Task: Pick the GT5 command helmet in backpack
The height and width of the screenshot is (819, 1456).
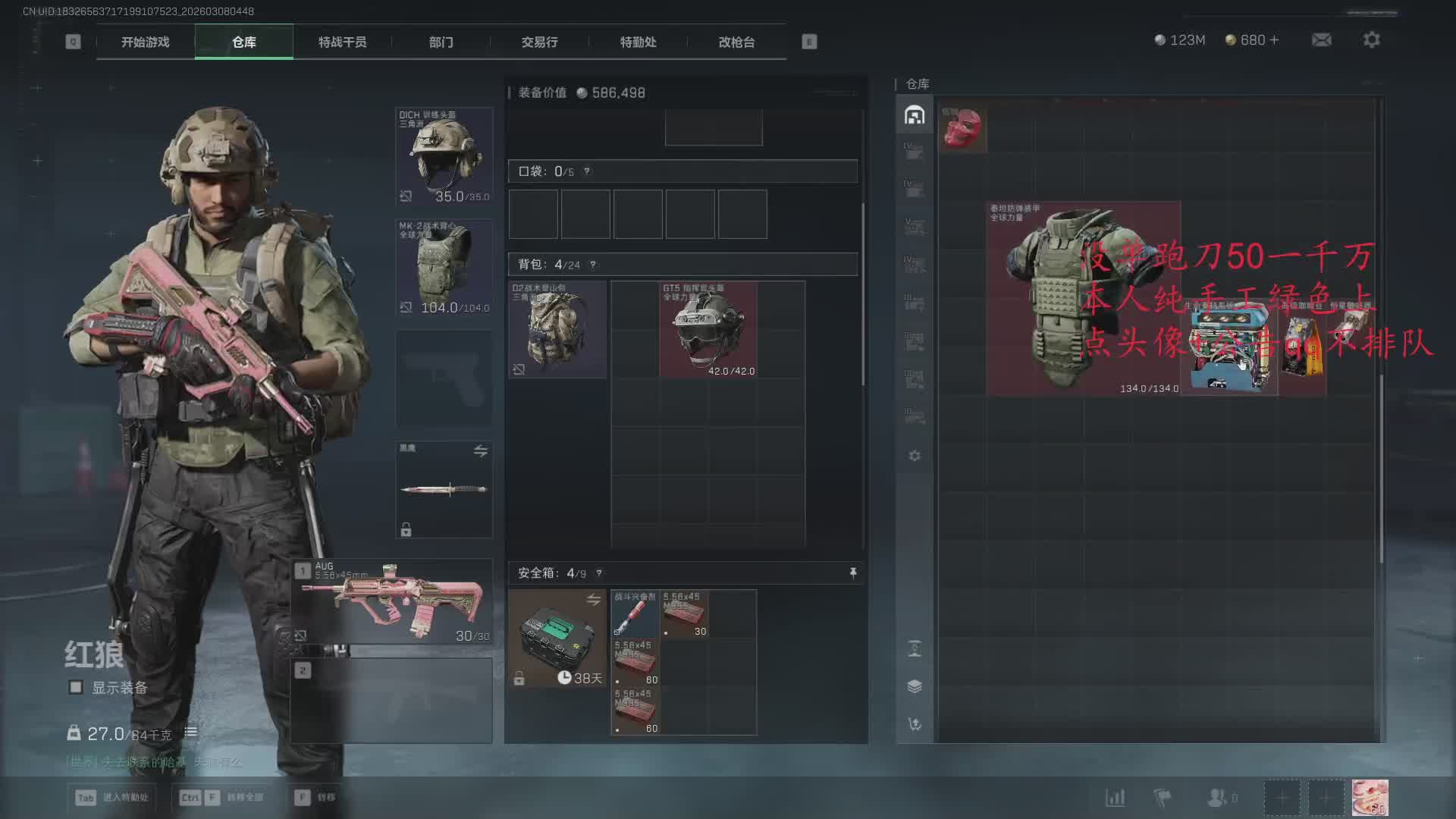Action: (708, 330)
